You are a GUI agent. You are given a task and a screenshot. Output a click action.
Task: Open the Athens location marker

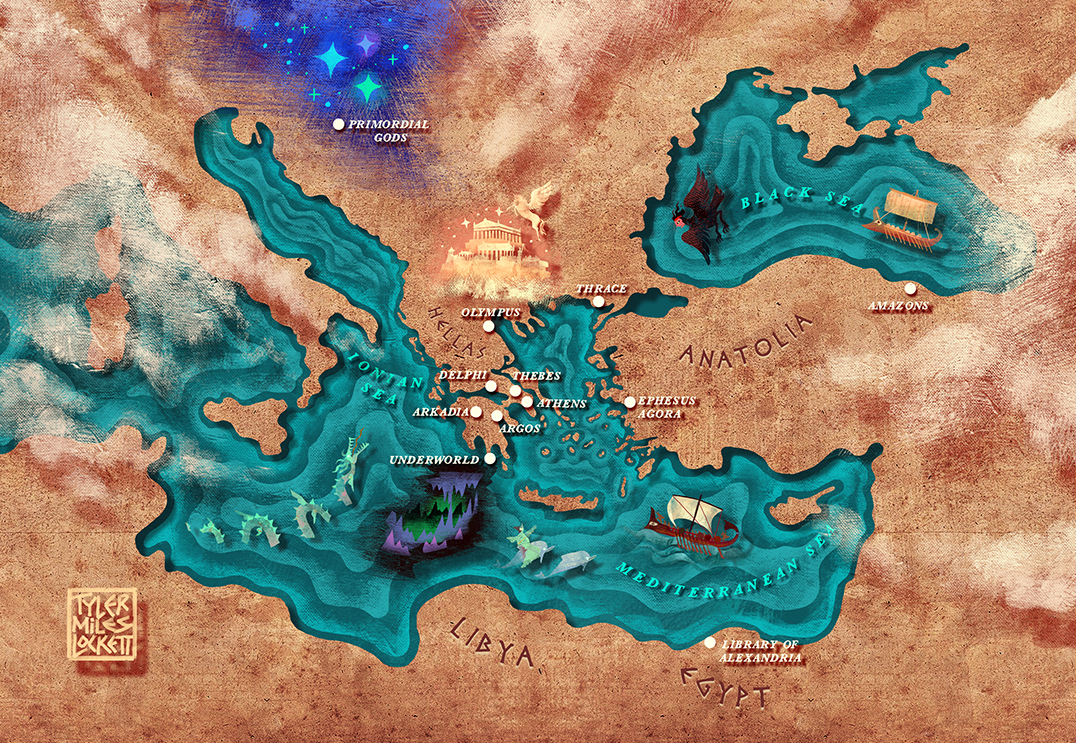(x=527, y=401)
